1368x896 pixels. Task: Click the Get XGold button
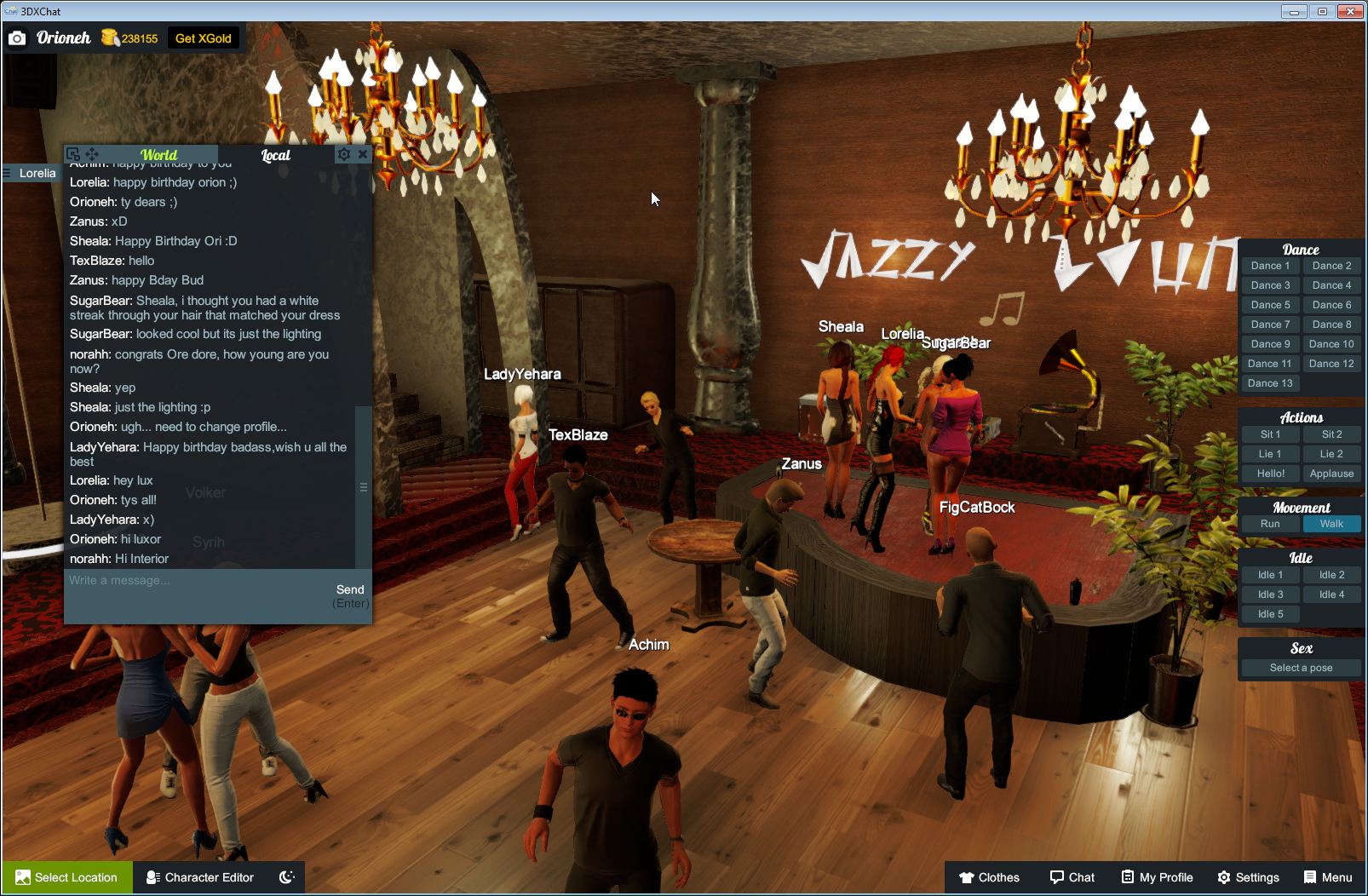click(204, 37)
